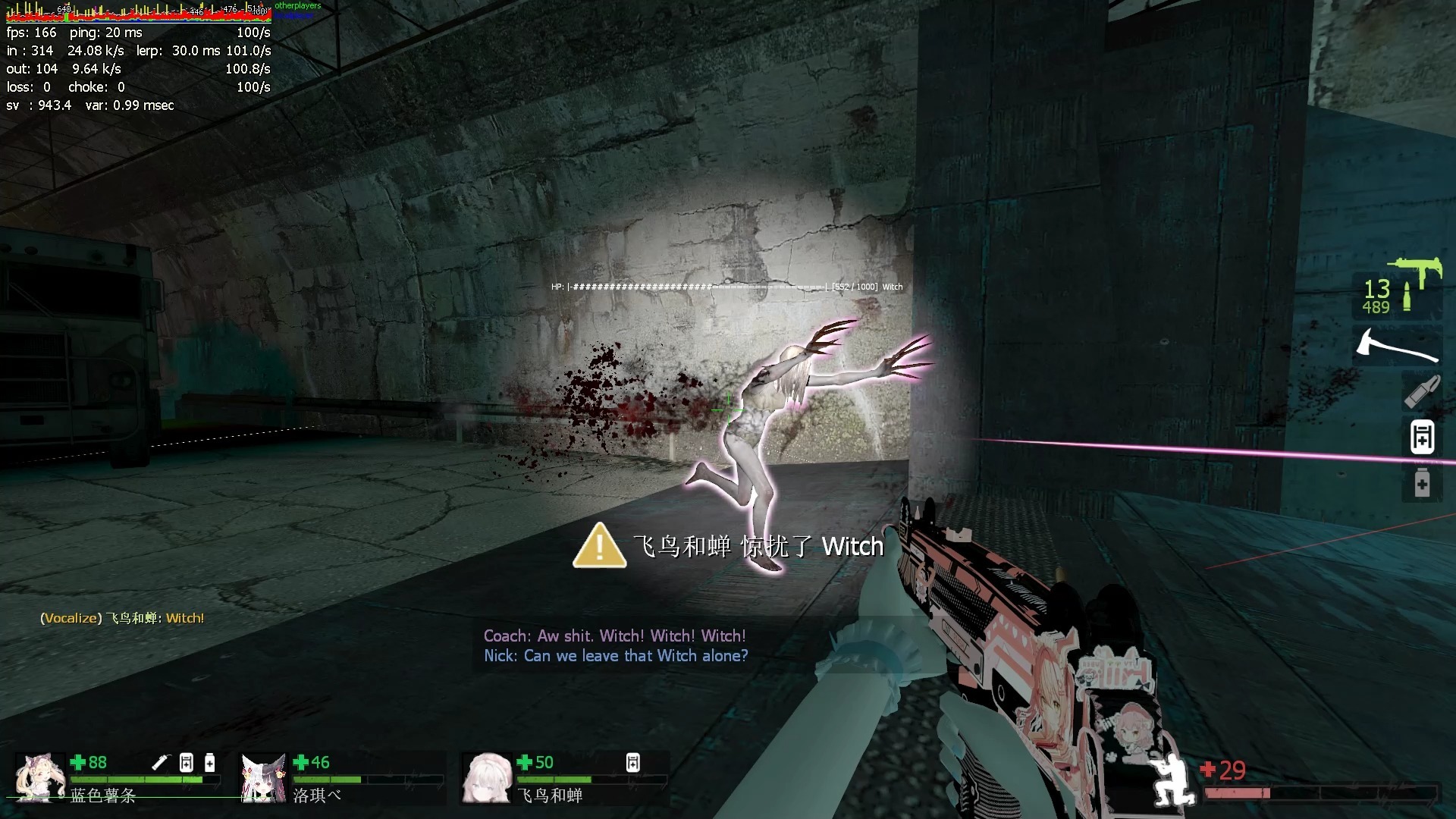1456x819 pixels.
Task: Click teammate 飞鸟和蝉's portrait
Action: pos(487,777)
